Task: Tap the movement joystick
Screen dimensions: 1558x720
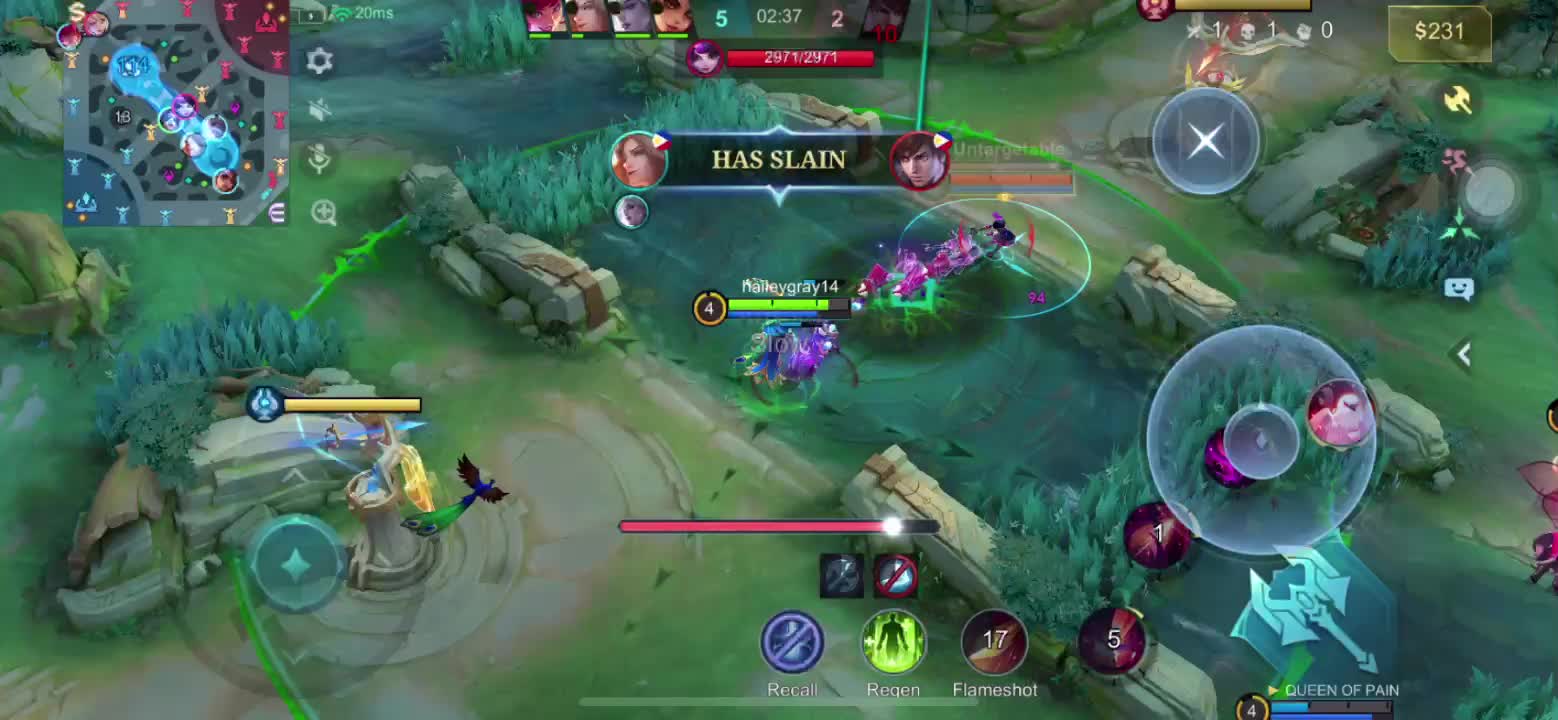Action: tap(297, 565)
